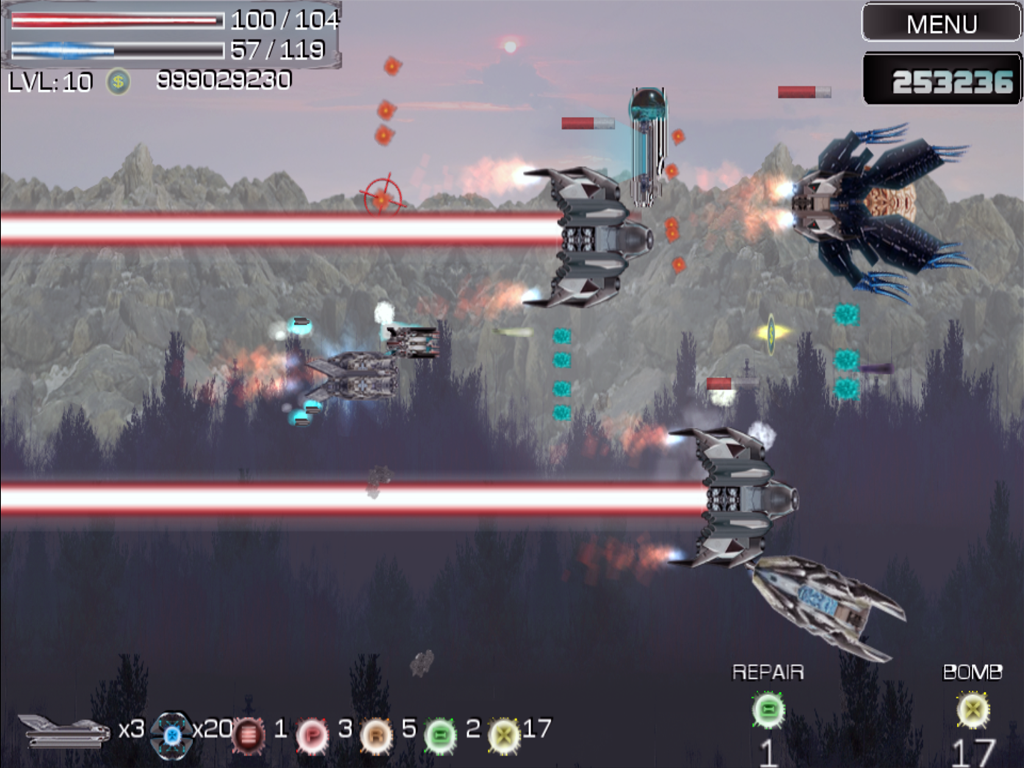
Task: Trigger the BOMB ability button
Action: pyautogui.click(x=972, y=711)
